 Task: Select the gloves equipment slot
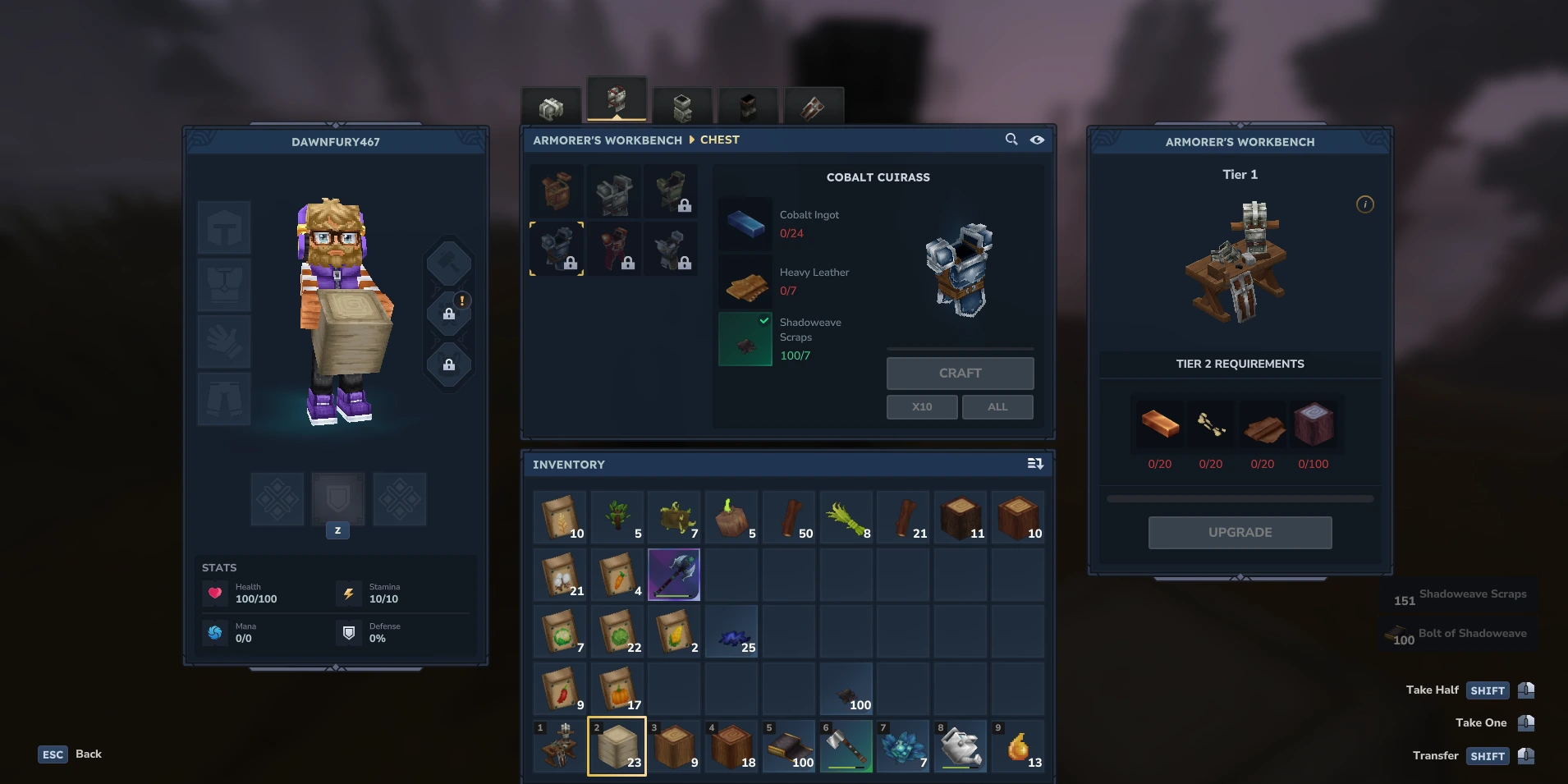click(223, 342)
